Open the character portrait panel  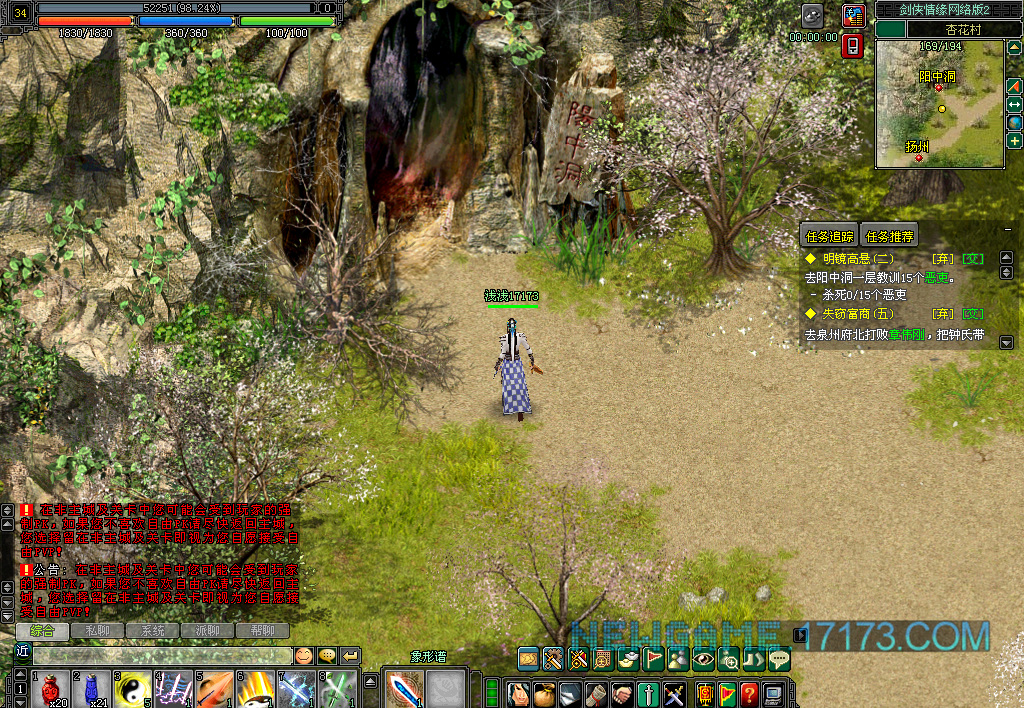click(518, 693)
